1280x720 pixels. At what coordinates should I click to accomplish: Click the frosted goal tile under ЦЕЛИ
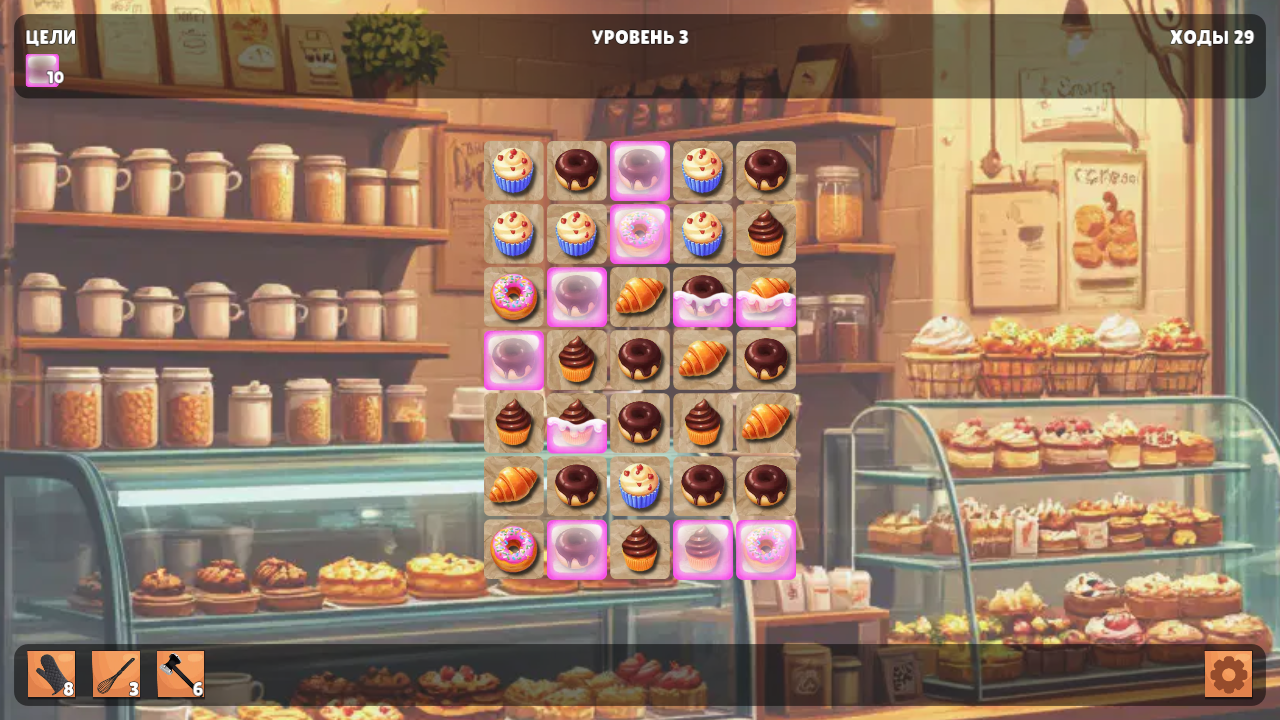click(x=40, y=70)
